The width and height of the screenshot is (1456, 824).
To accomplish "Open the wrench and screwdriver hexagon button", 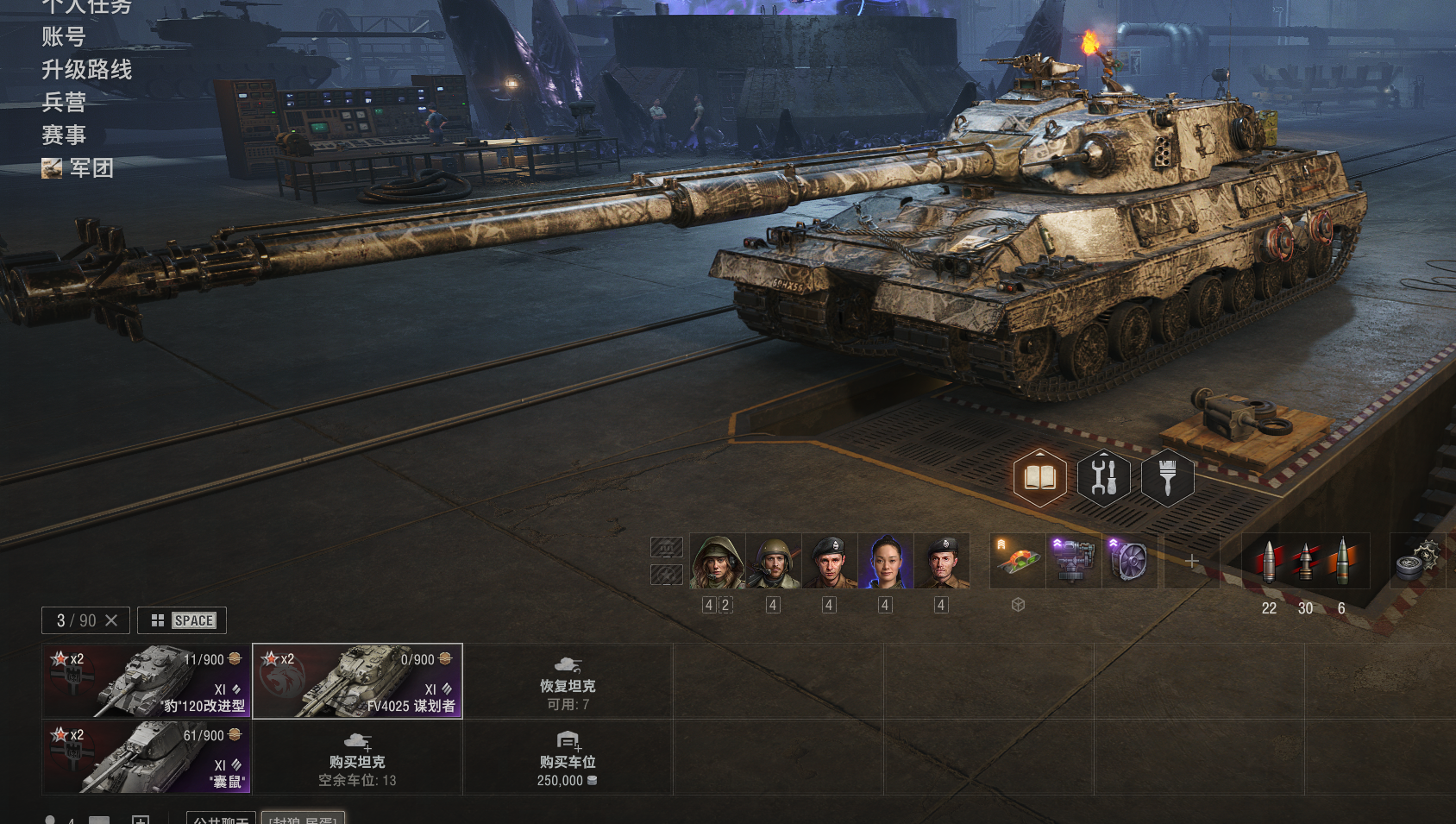I will [1103, 477].
